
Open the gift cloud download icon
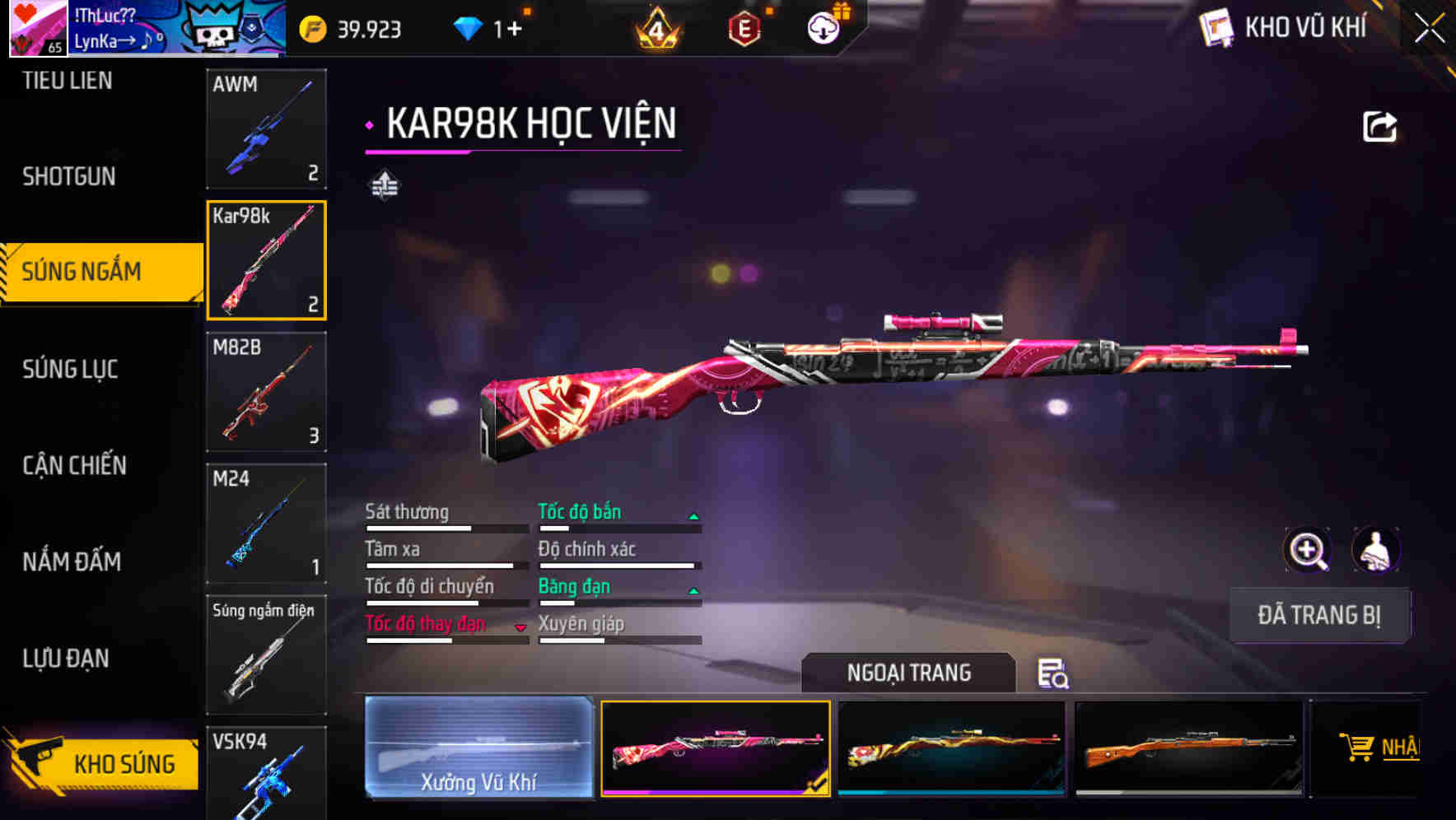point(822,27)
